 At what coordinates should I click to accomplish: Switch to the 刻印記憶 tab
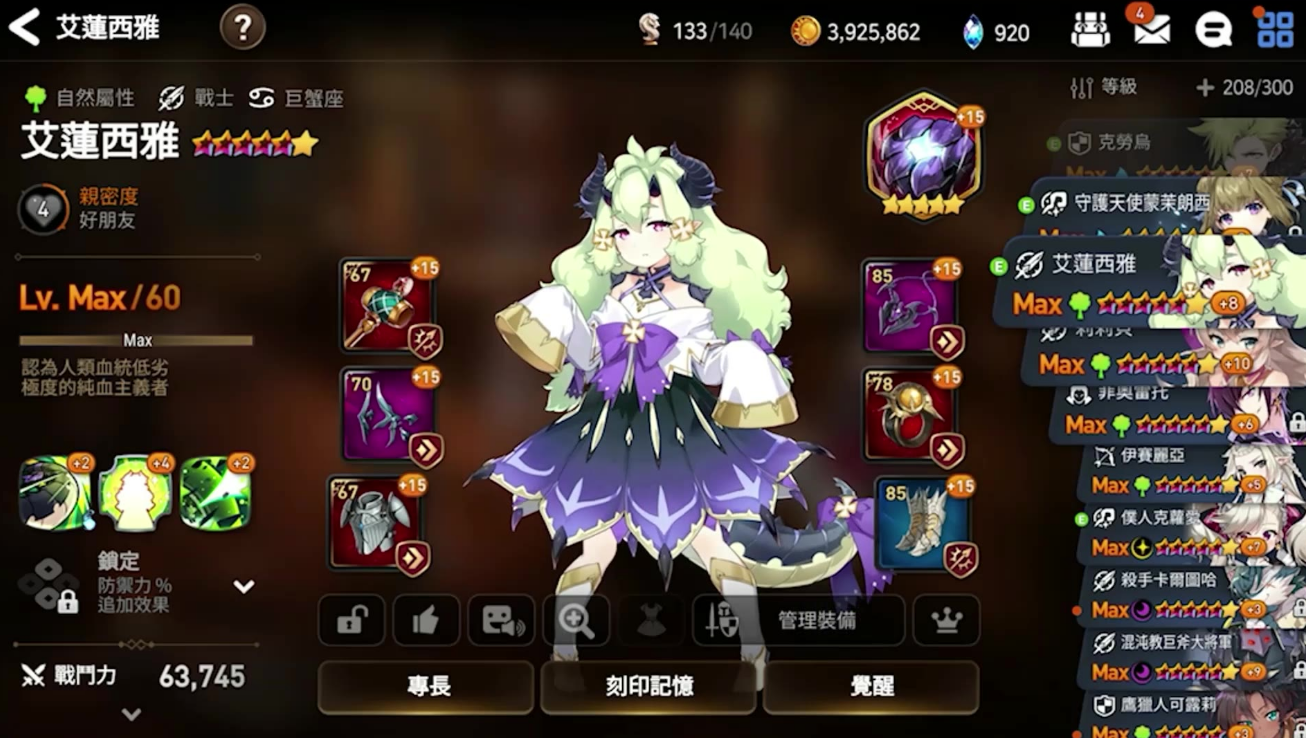[x=648, y=688]
